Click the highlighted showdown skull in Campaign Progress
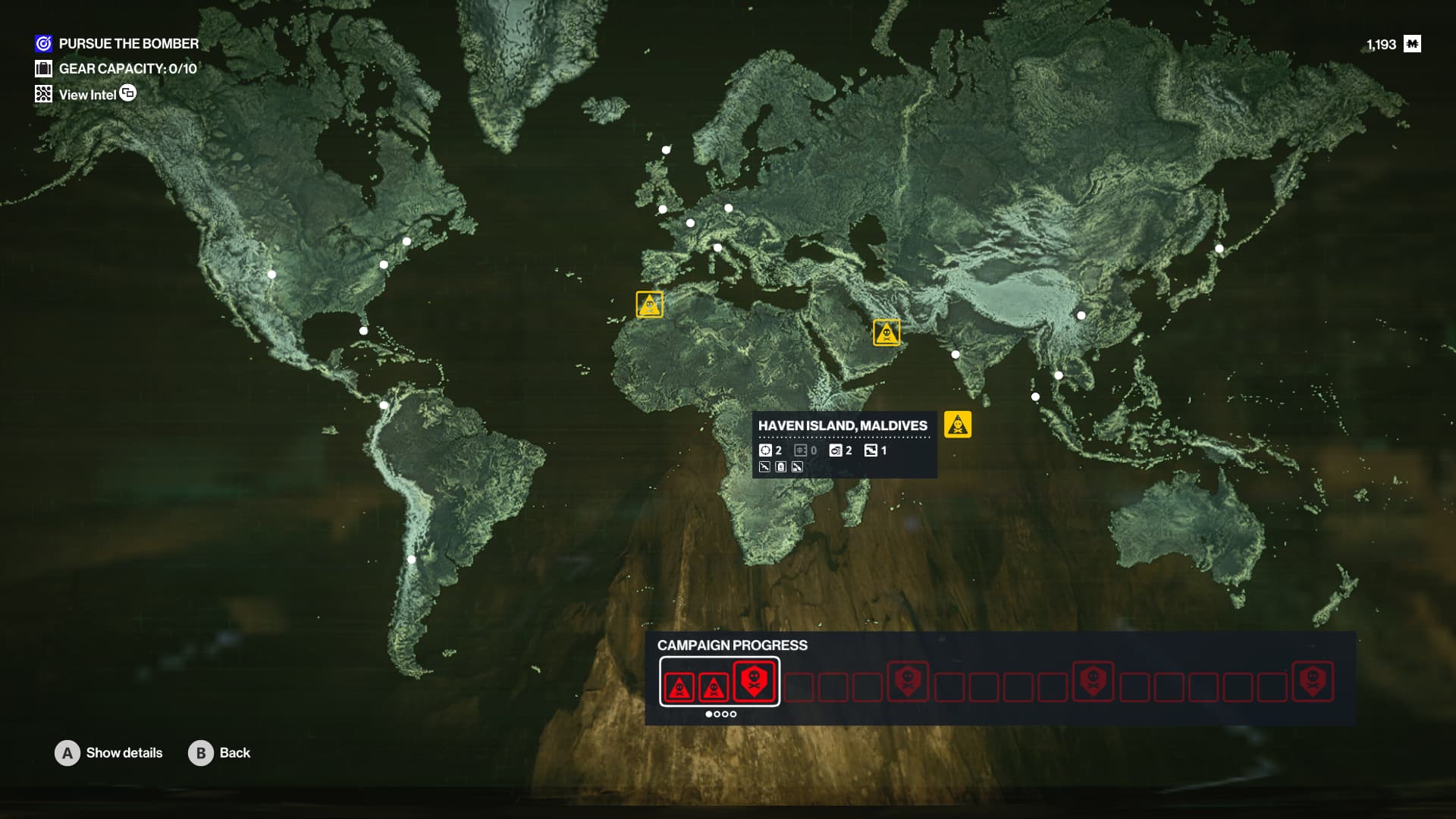This screenshot has width=1456, height=819. [x=755, y=680]
